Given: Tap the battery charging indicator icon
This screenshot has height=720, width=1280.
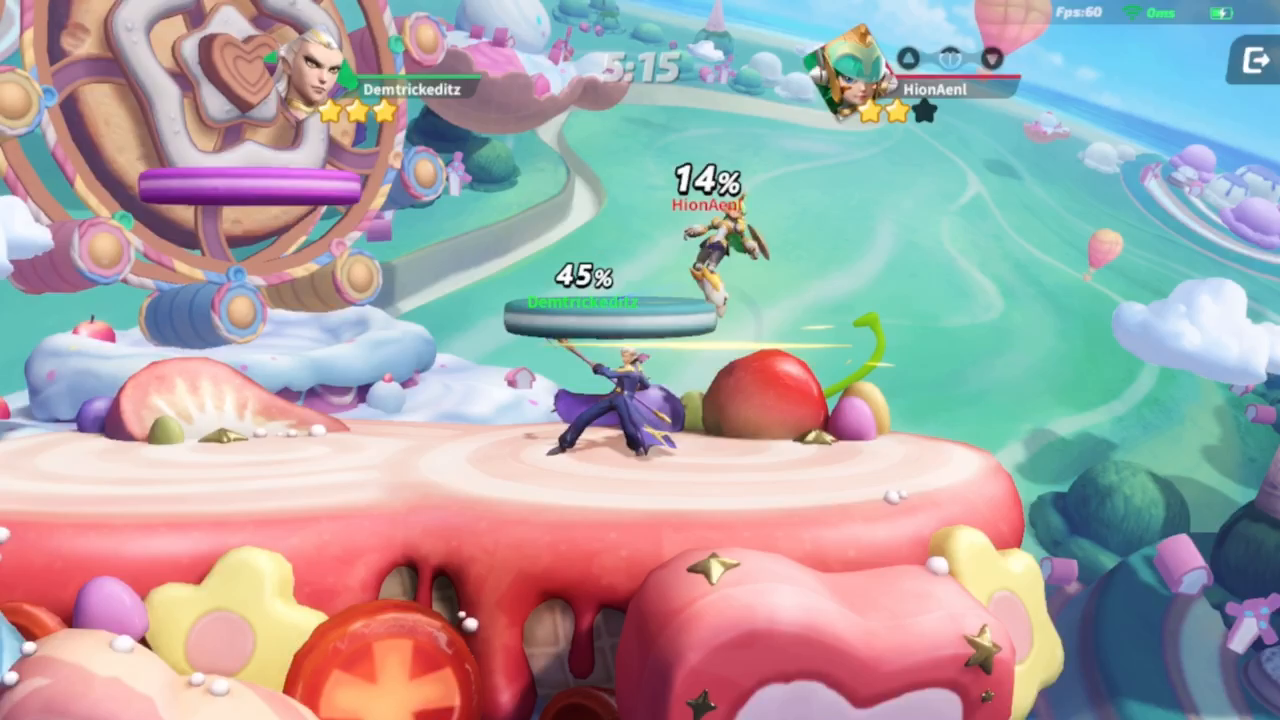Looking at the screenshot, I should pos(1222,12).
